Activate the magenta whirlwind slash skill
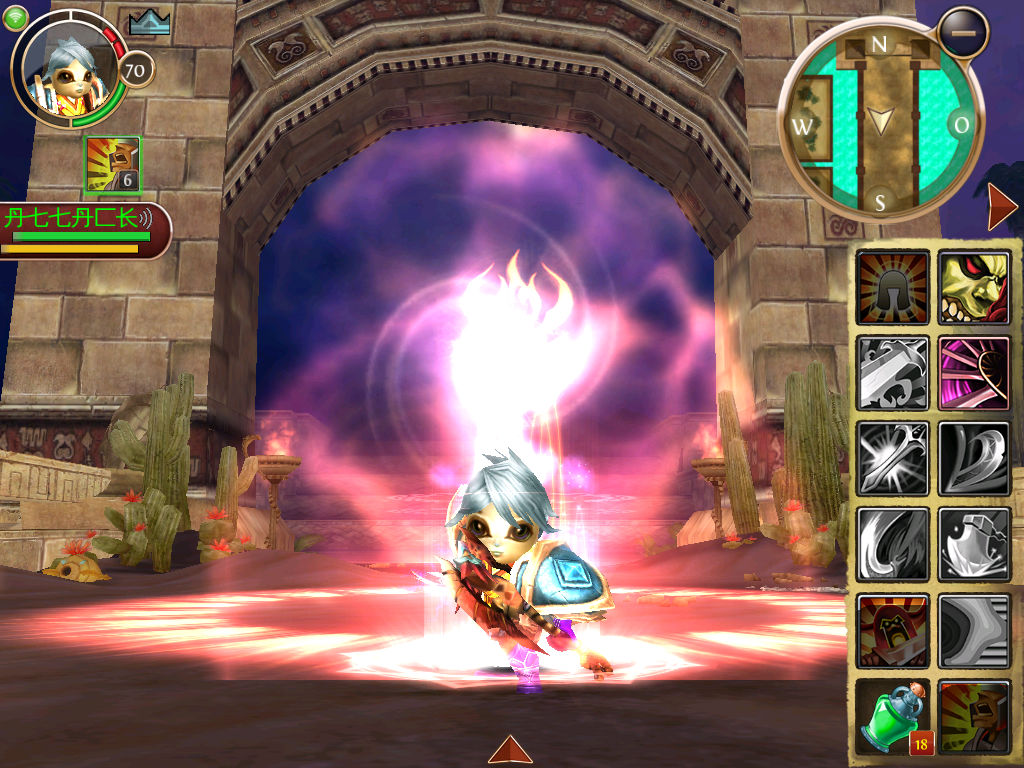 pyautogui.click(x=974, y=373)
